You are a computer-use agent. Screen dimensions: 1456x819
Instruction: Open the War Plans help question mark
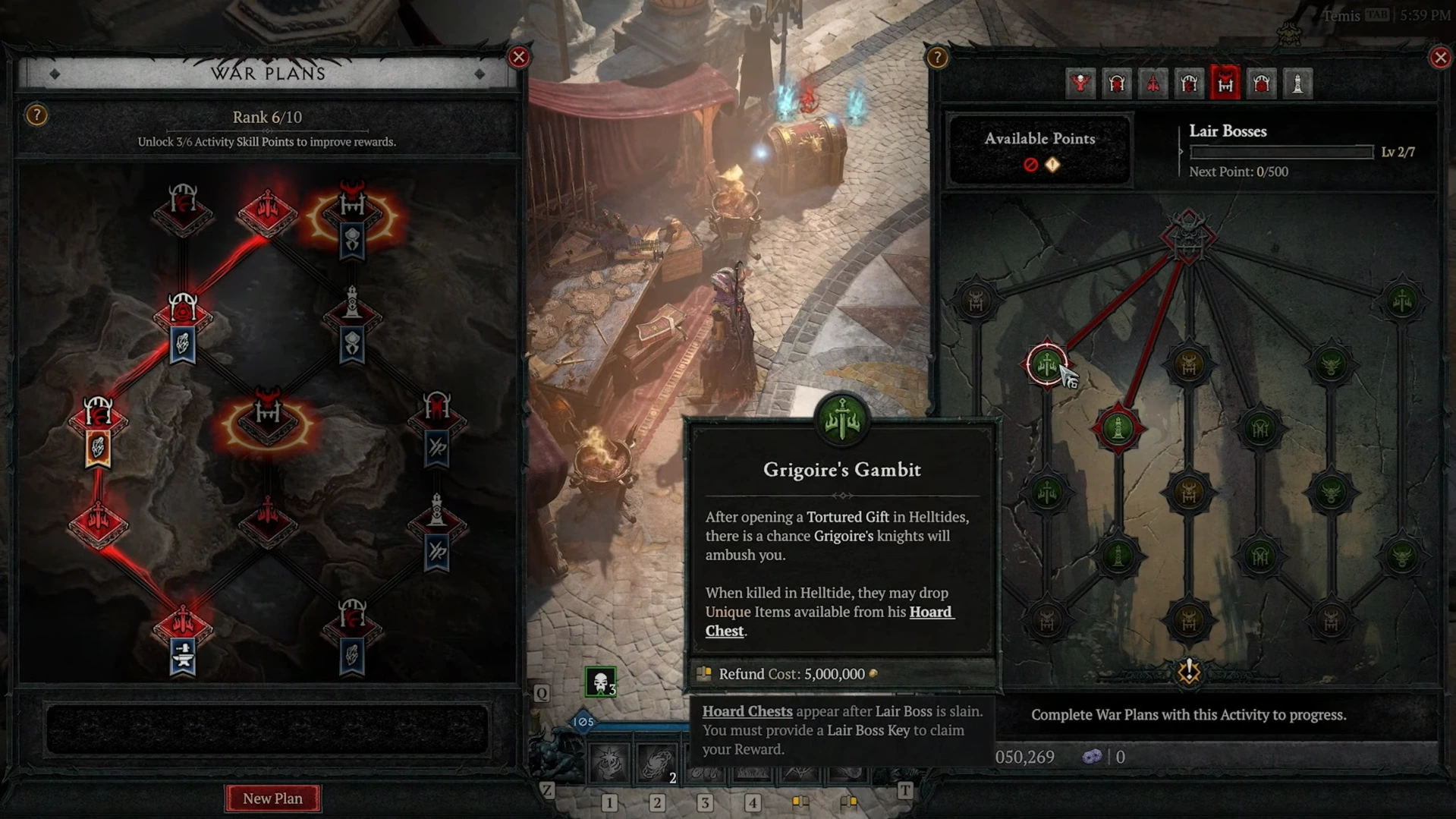coord(36,115)
